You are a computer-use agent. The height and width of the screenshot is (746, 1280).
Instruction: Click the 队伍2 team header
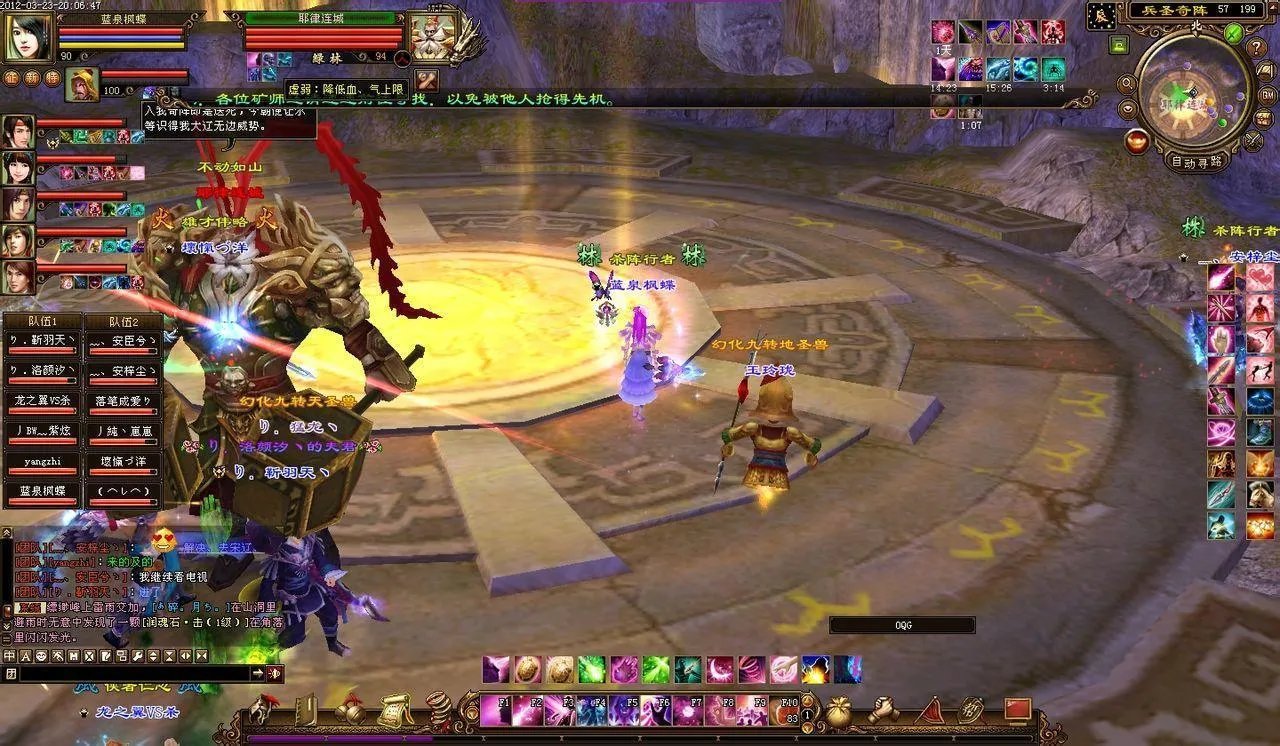tap(122, 322)
